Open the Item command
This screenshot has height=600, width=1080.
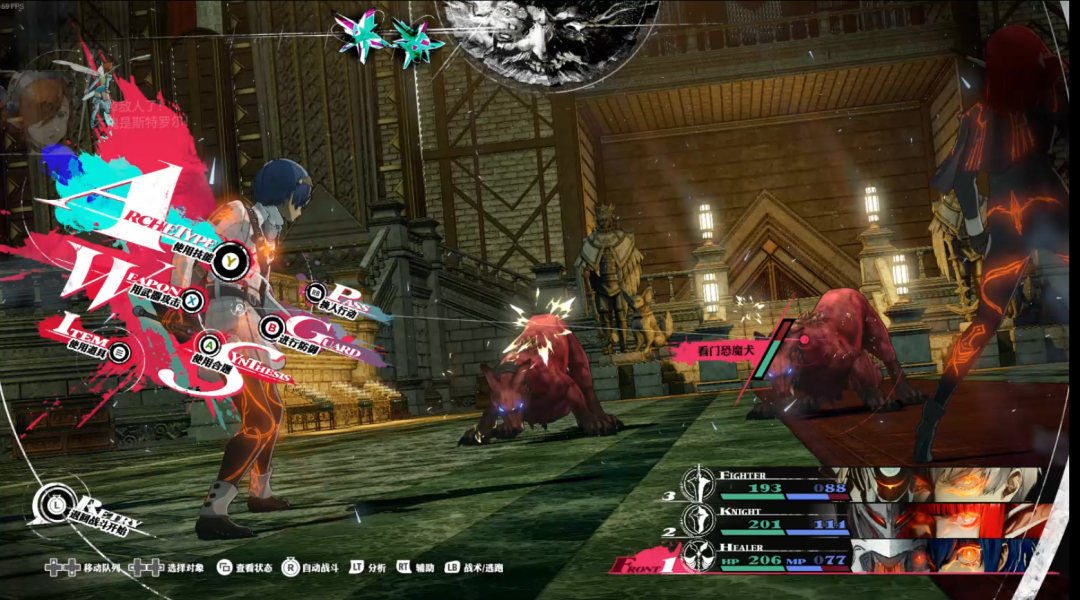121,351
